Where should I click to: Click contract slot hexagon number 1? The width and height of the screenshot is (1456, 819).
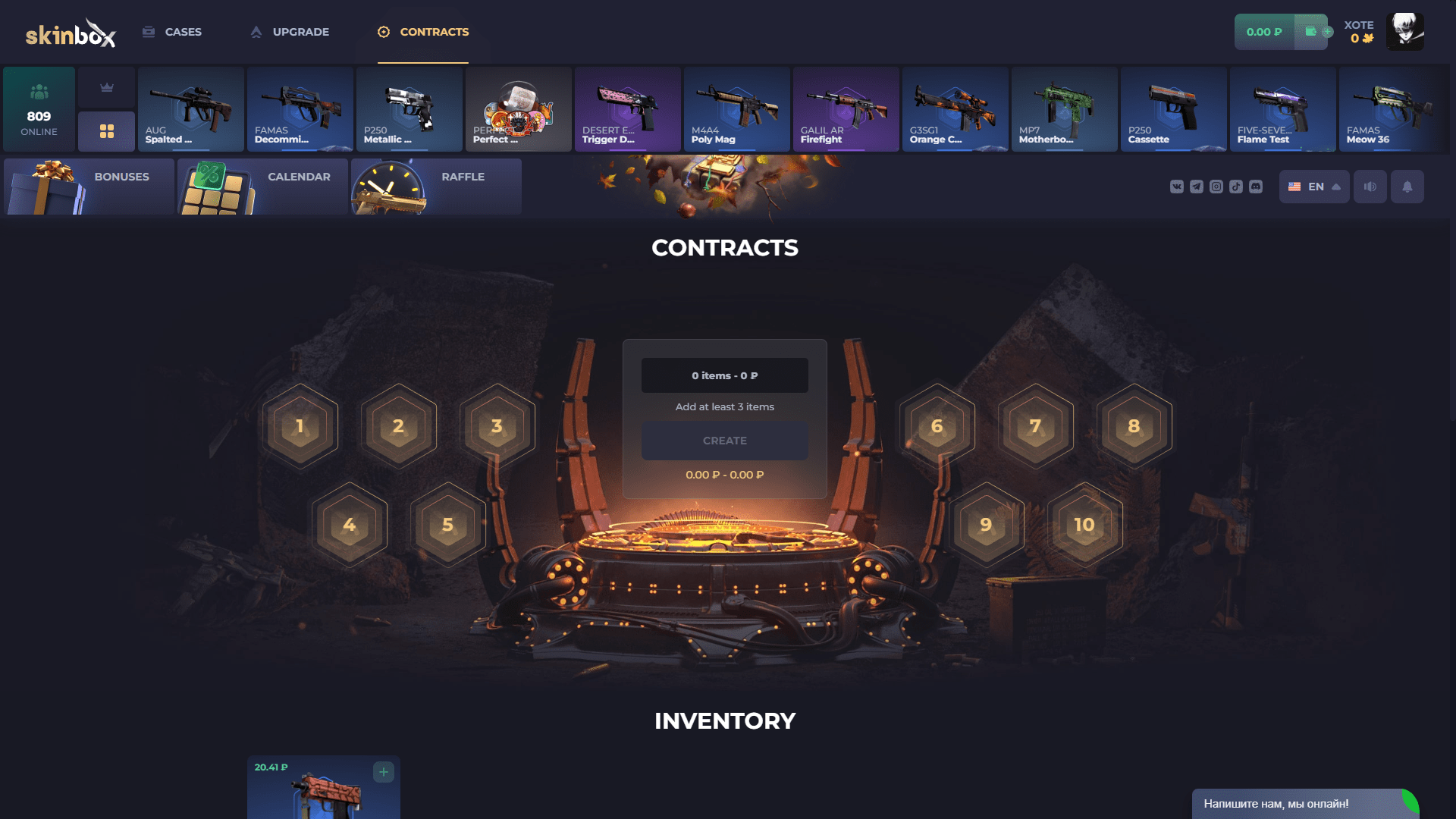(x=300, y=426)
